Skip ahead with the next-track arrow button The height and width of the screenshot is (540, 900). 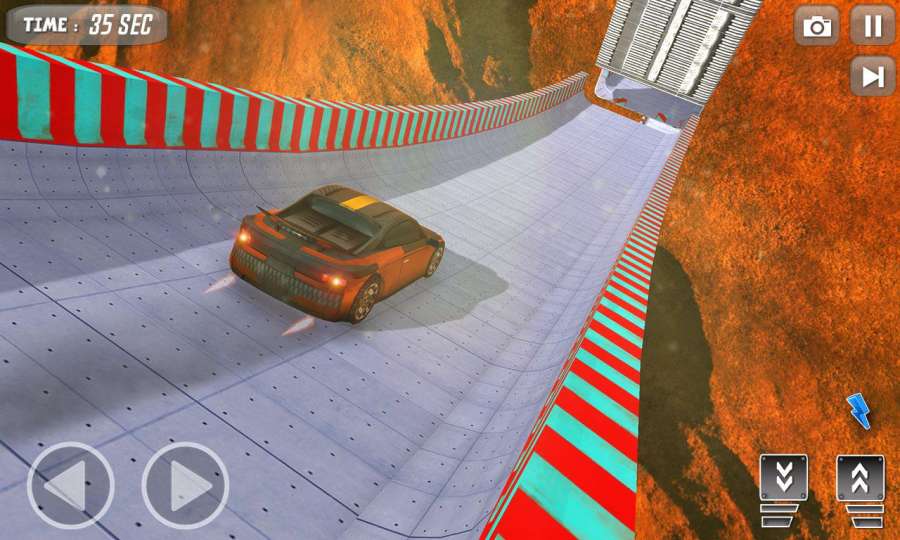873,76
